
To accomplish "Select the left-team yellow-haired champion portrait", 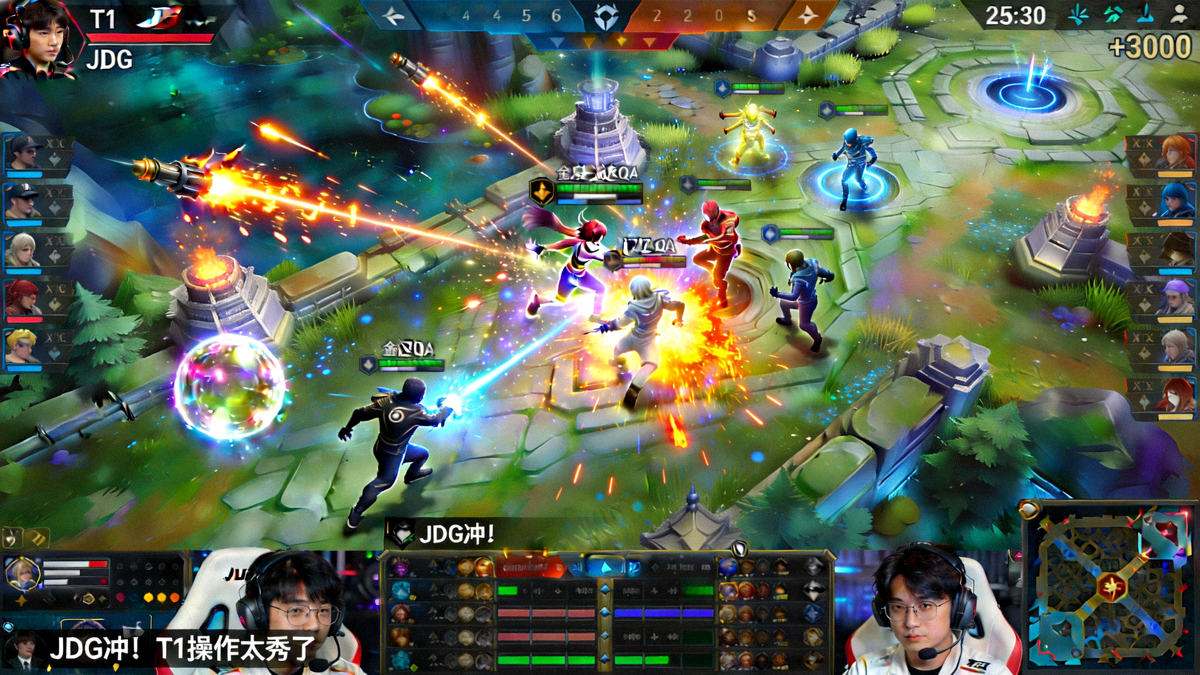I will pos(22,346).
